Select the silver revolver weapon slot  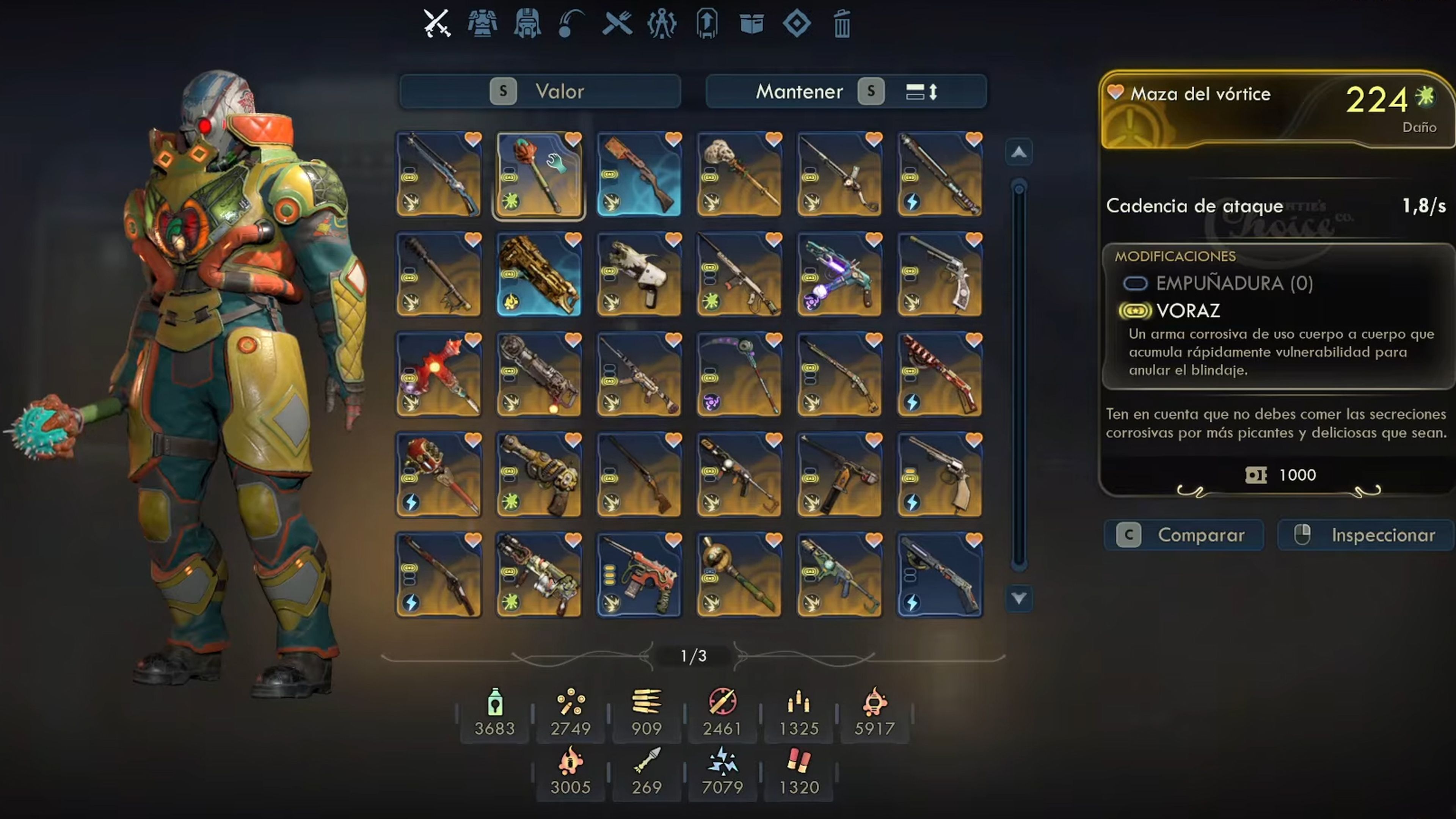940,275
